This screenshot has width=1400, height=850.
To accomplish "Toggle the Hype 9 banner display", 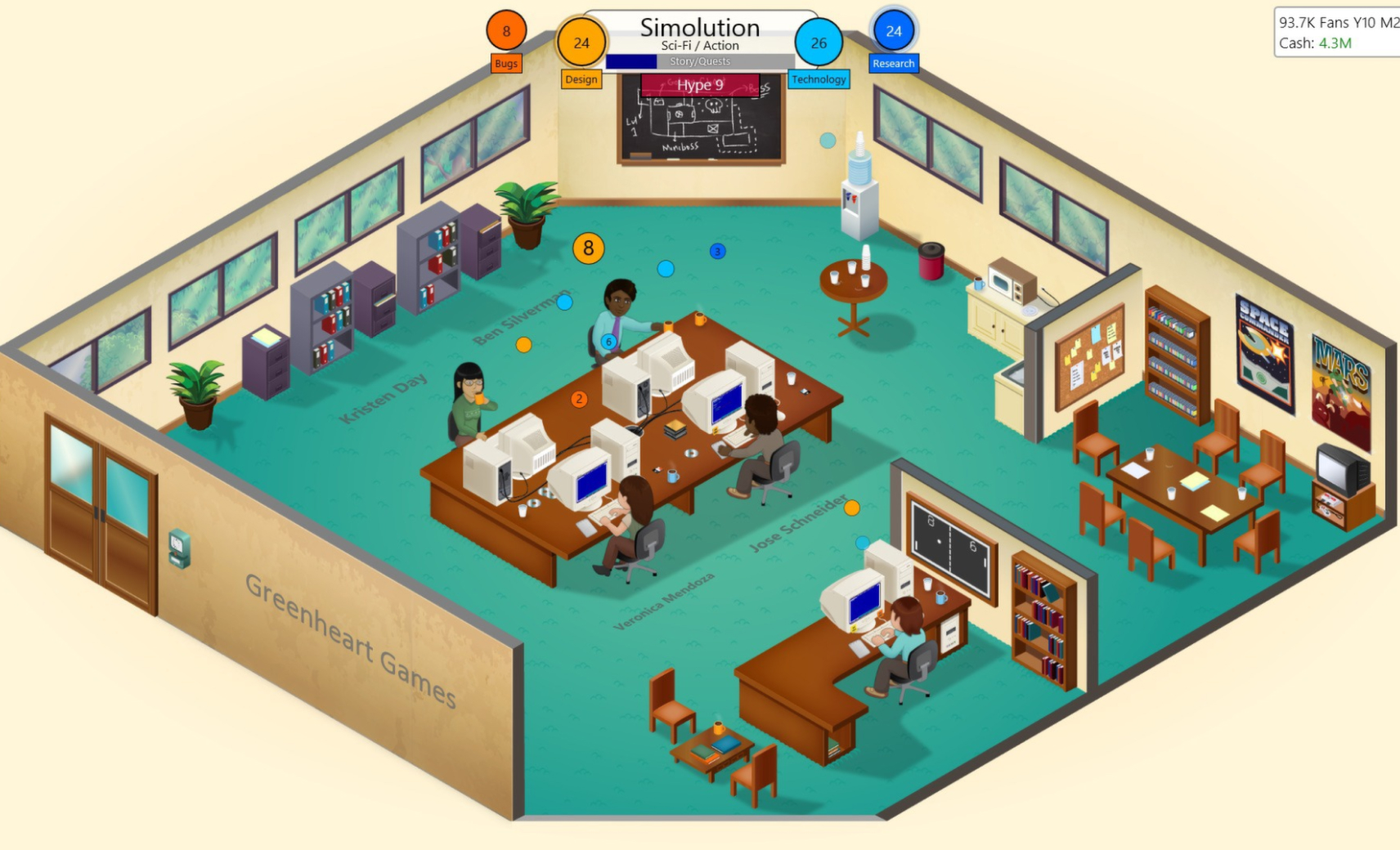I will (699, 85).
